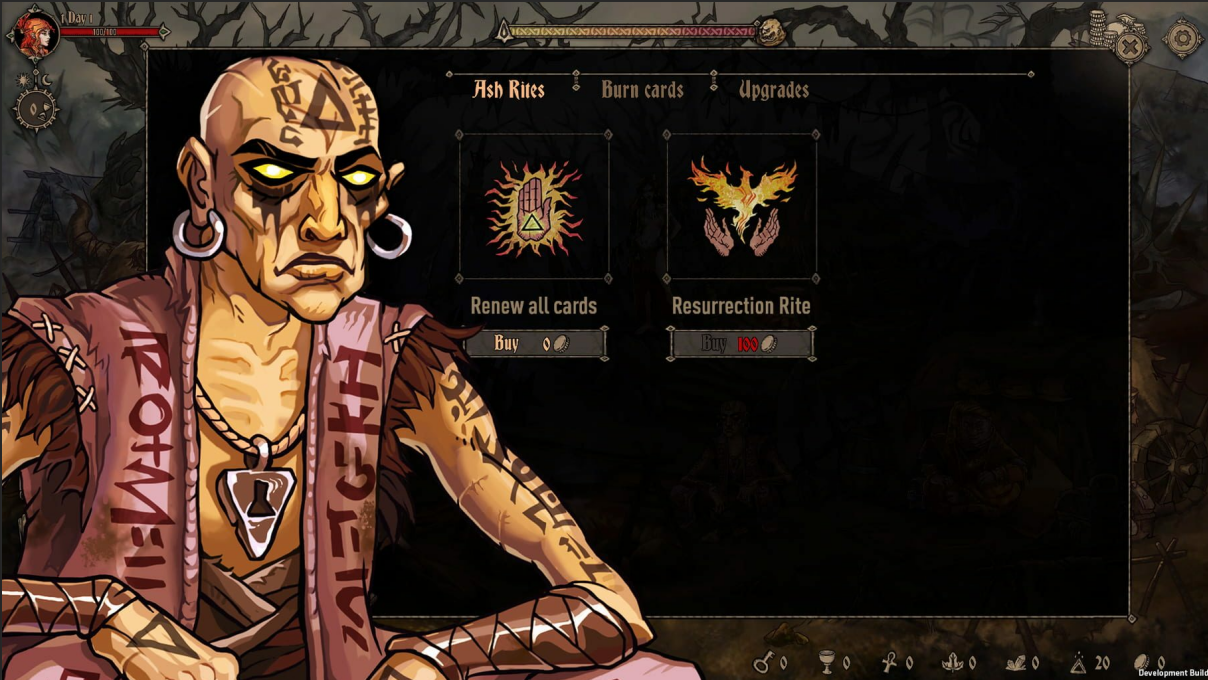Buy the Resurrection Rite for 100 coins
The width and height of the screenshot is (1208, 680).
(741, 344)
